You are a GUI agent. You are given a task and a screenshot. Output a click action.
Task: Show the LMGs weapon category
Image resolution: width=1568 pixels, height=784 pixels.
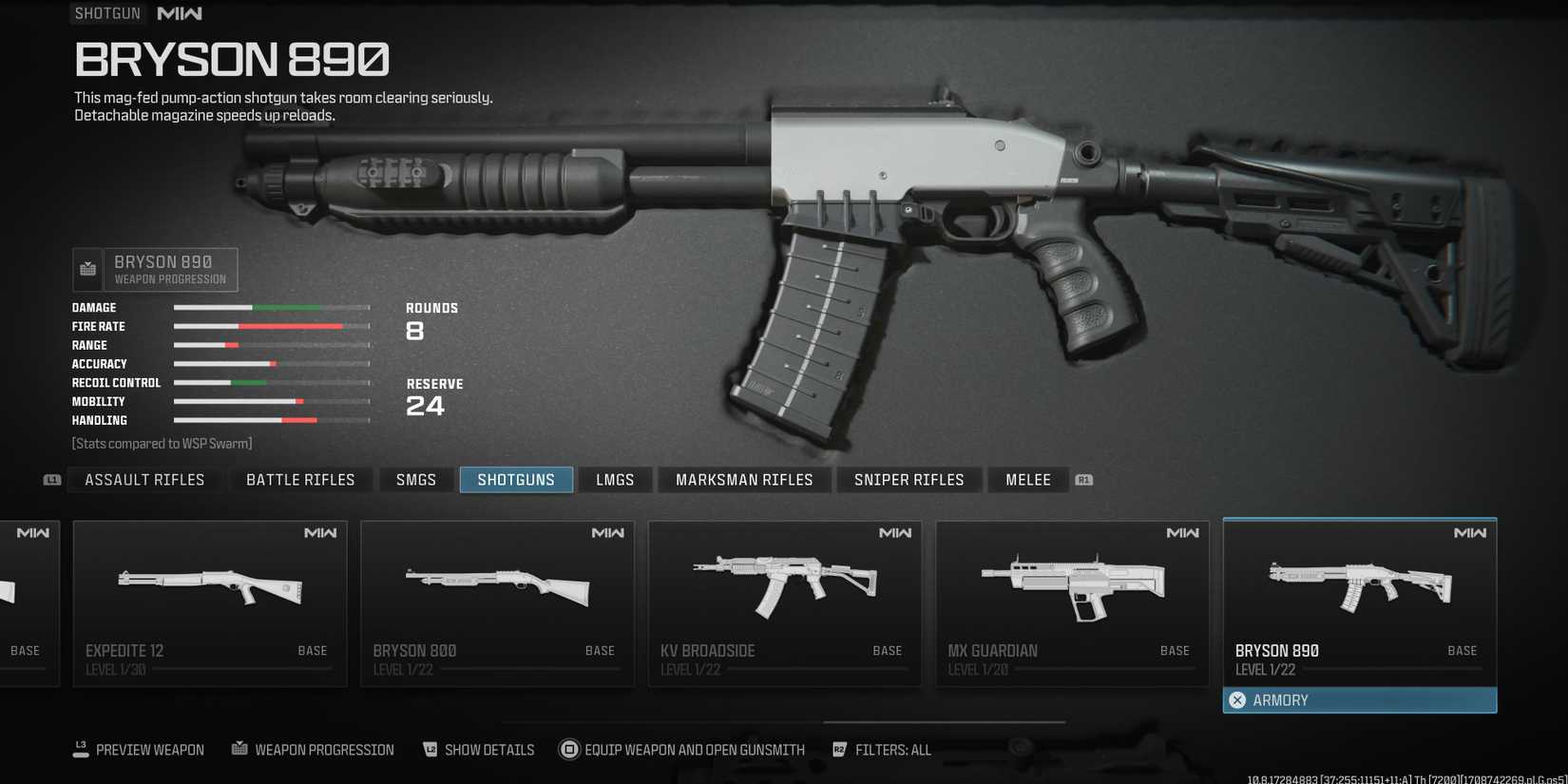(x=615, y=480)
